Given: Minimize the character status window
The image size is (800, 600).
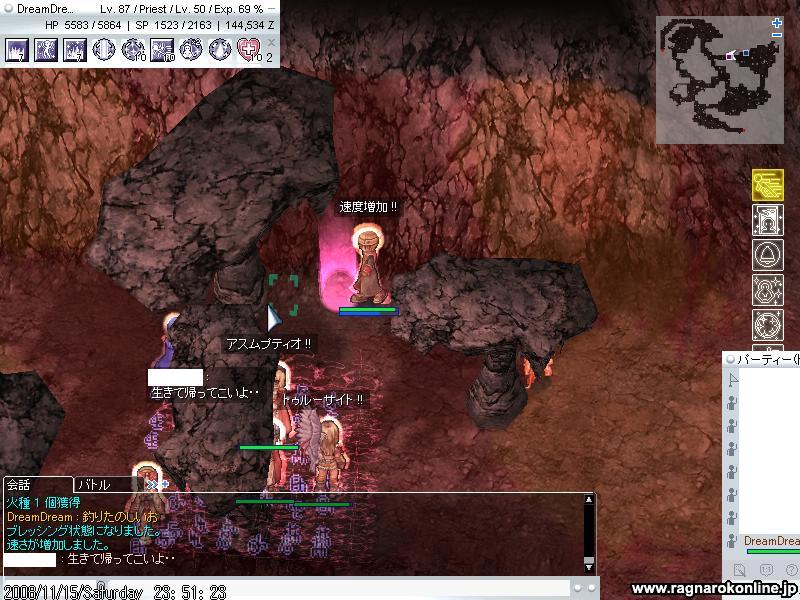Looking at the screenshot, I should pos(272,8).
